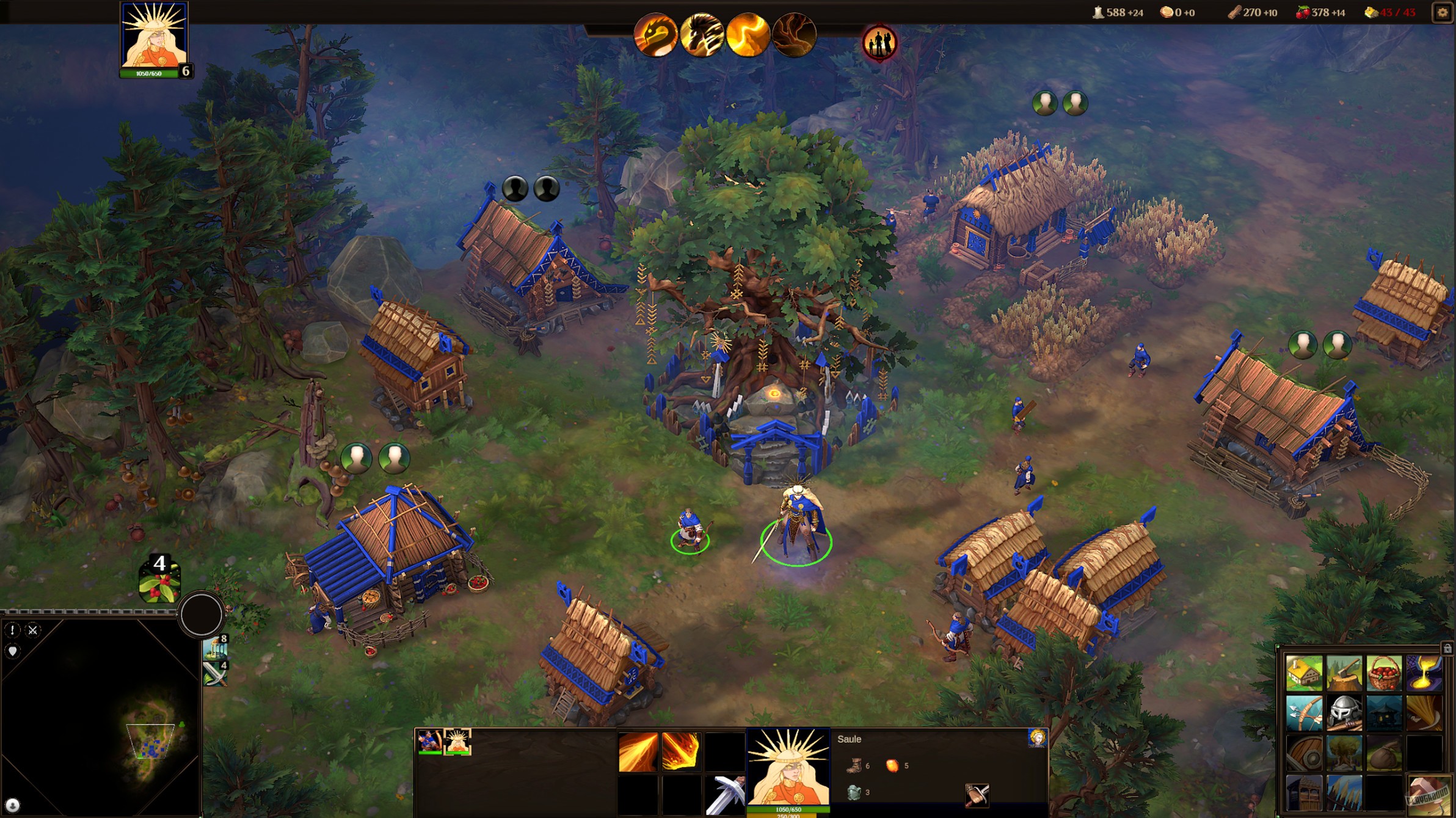Select the watchtower construction icon
This screenshot has width=1456, height=818.
[1304, 792]
